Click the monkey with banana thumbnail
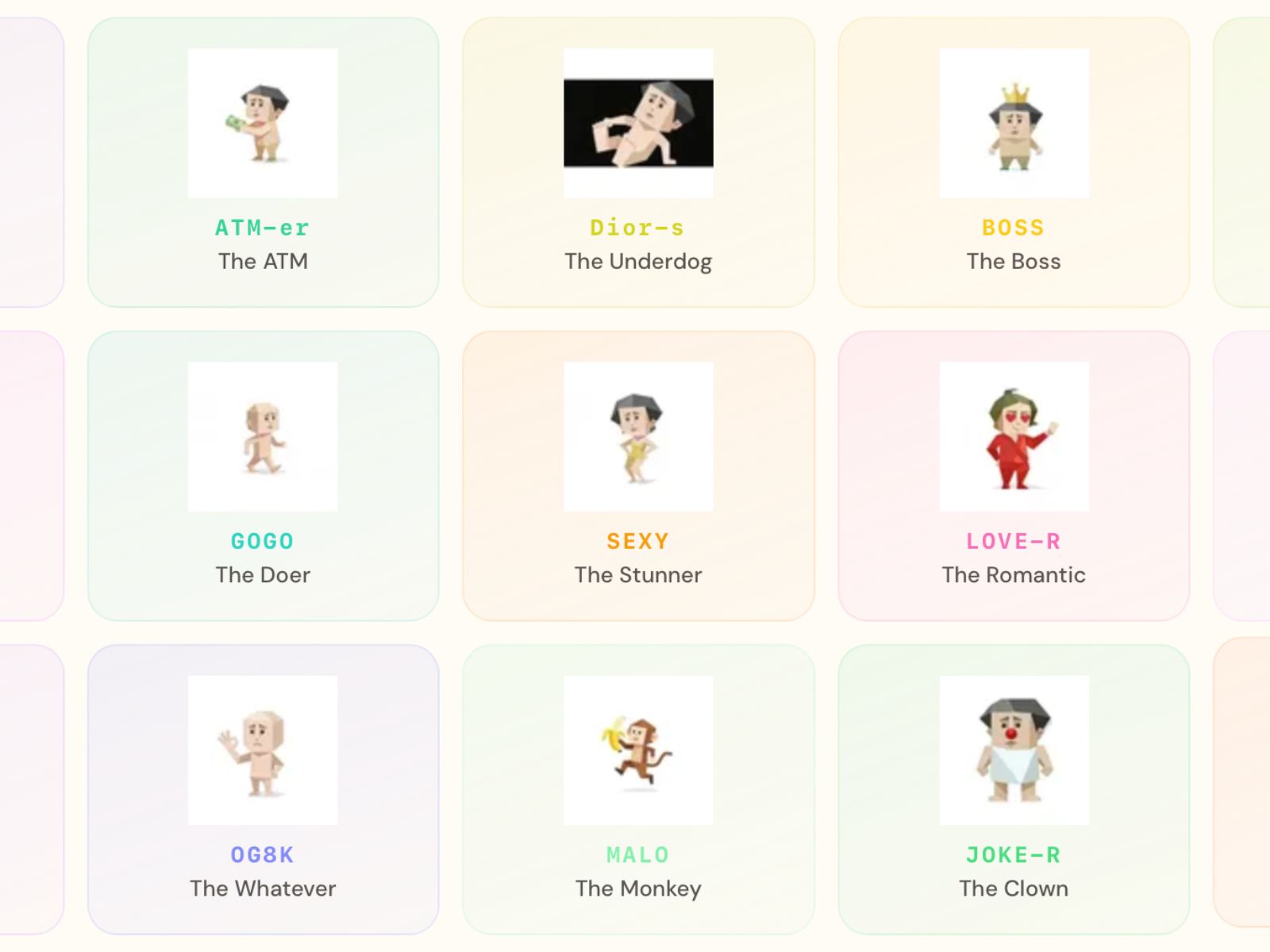The width and height of the screenshot is (1270, 952). click(x=638, y=750)
